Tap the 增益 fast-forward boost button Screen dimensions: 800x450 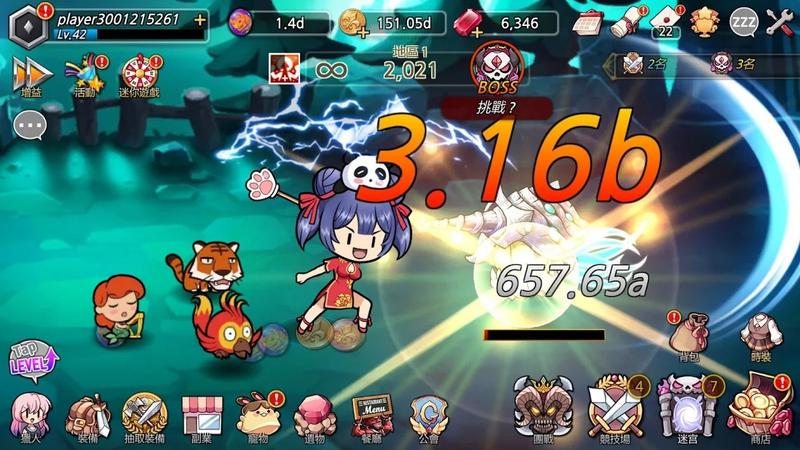[x=32, y=74]
